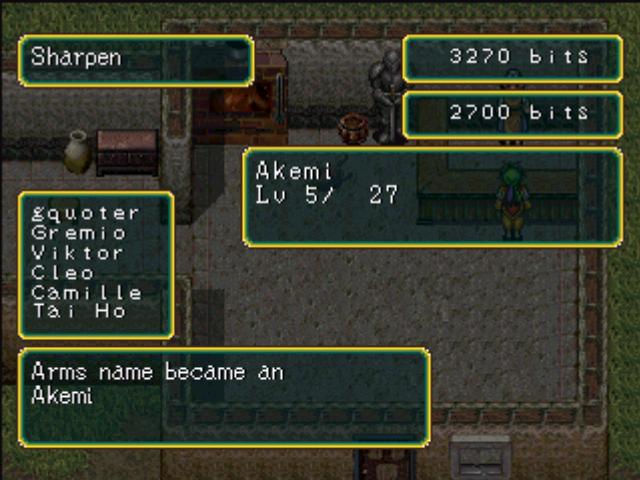The height and width of the screenshot is (480, 640).
Task: Pick Viktor from the character list
Action: (78, 253)
